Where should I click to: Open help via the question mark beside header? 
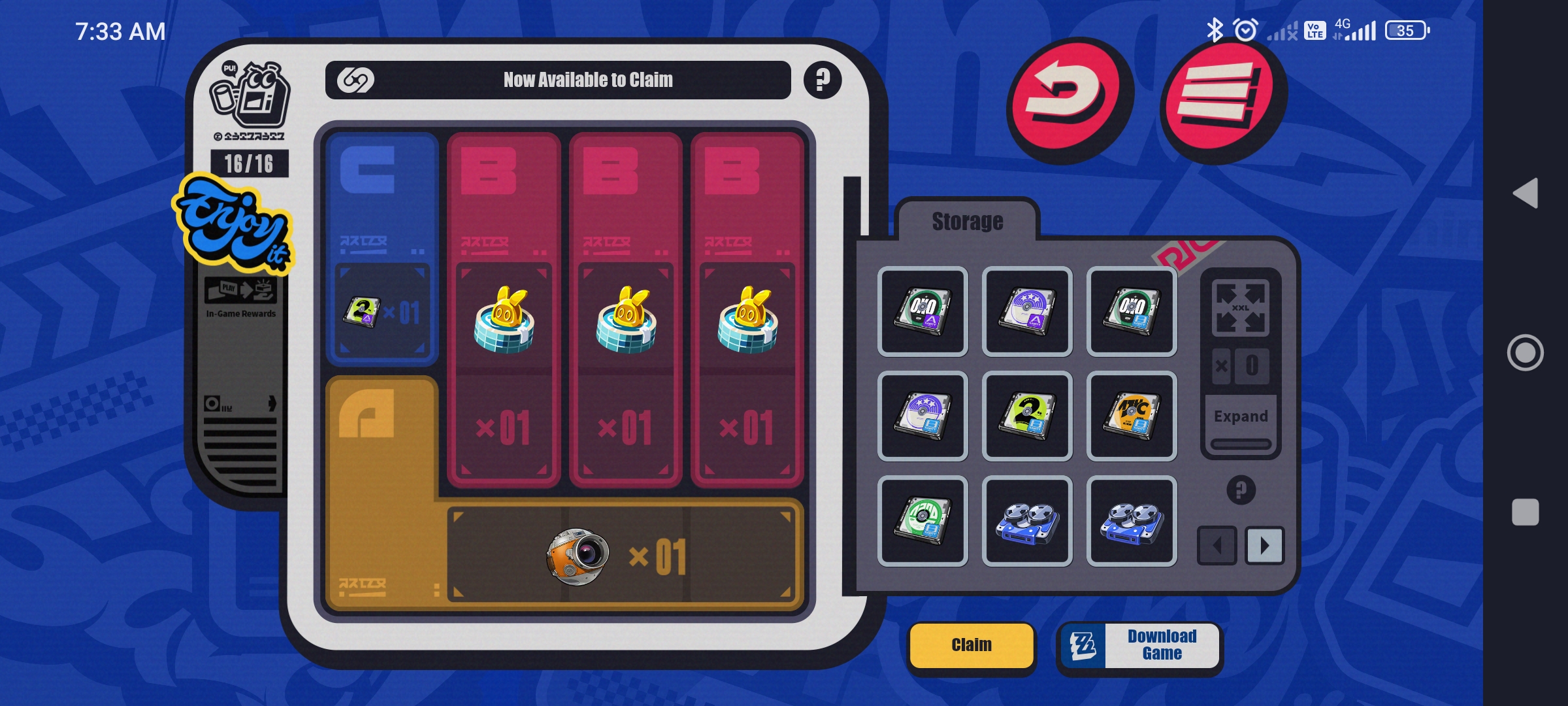(x=821, y=80)
